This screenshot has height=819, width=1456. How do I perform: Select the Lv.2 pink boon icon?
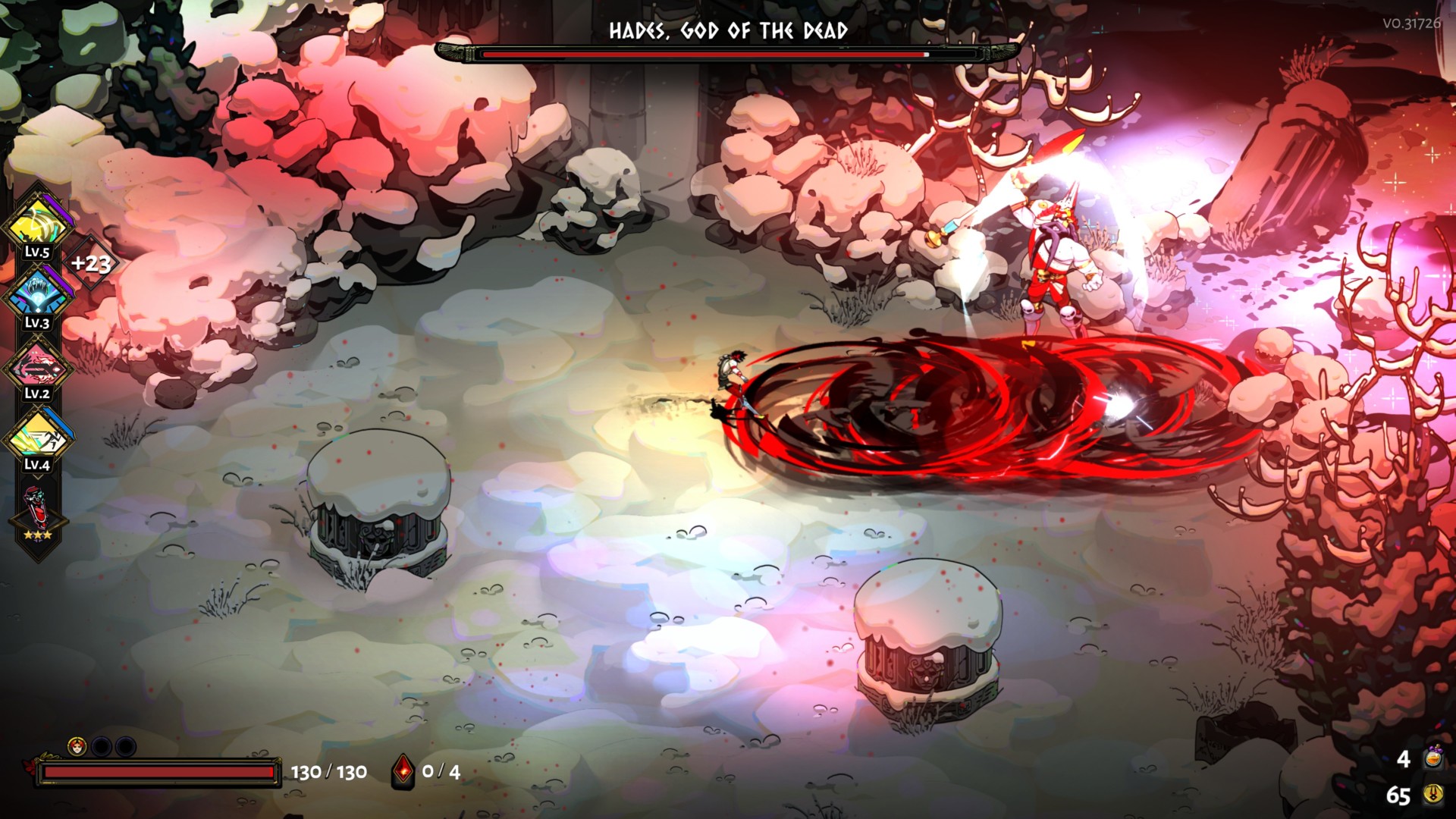(36, 367)
